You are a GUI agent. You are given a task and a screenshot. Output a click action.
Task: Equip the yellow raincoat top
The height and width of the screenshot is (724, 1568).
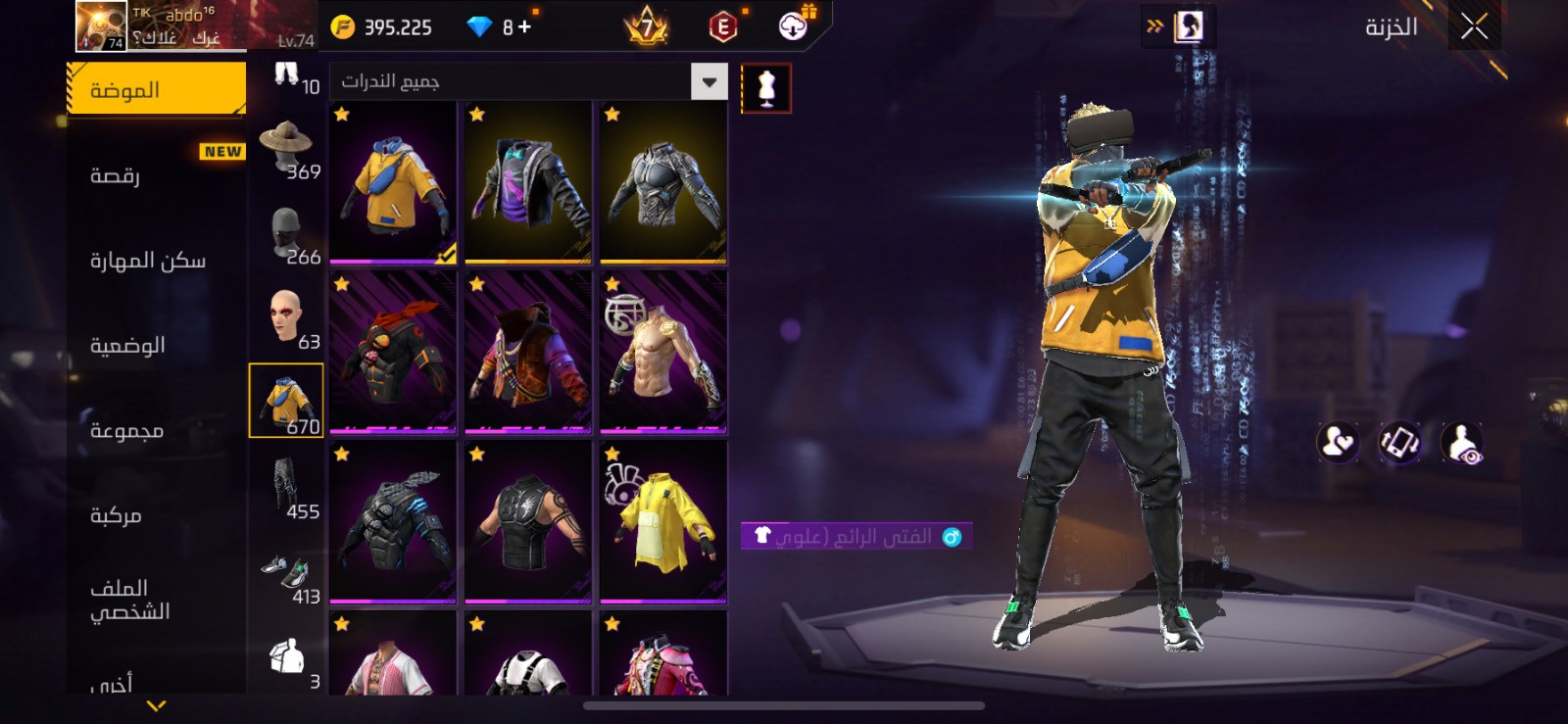663,520
